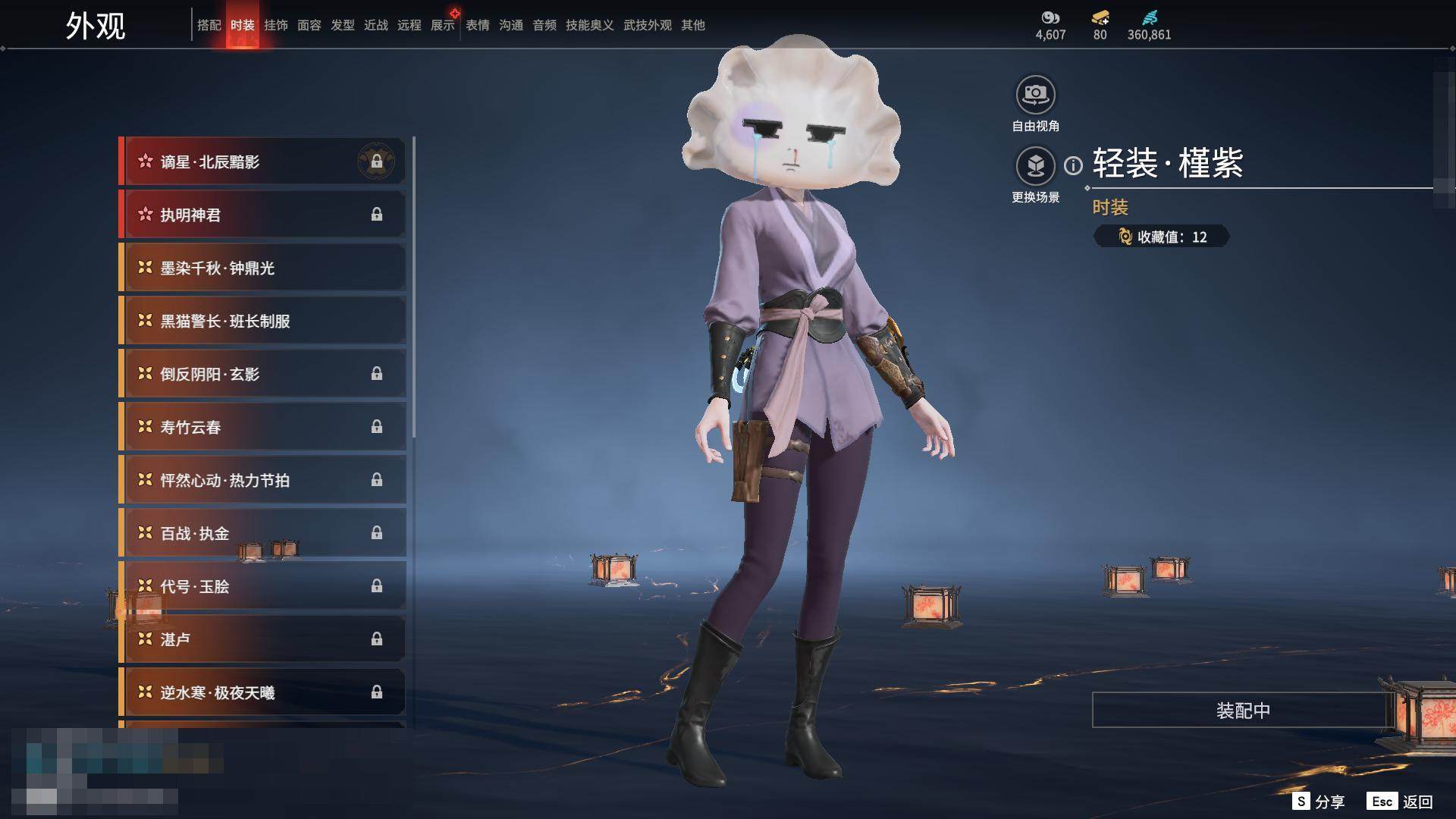Open the 分享 share option
The height and width of the screenshot is (819, 1456).
click(x=1319, y=802)
